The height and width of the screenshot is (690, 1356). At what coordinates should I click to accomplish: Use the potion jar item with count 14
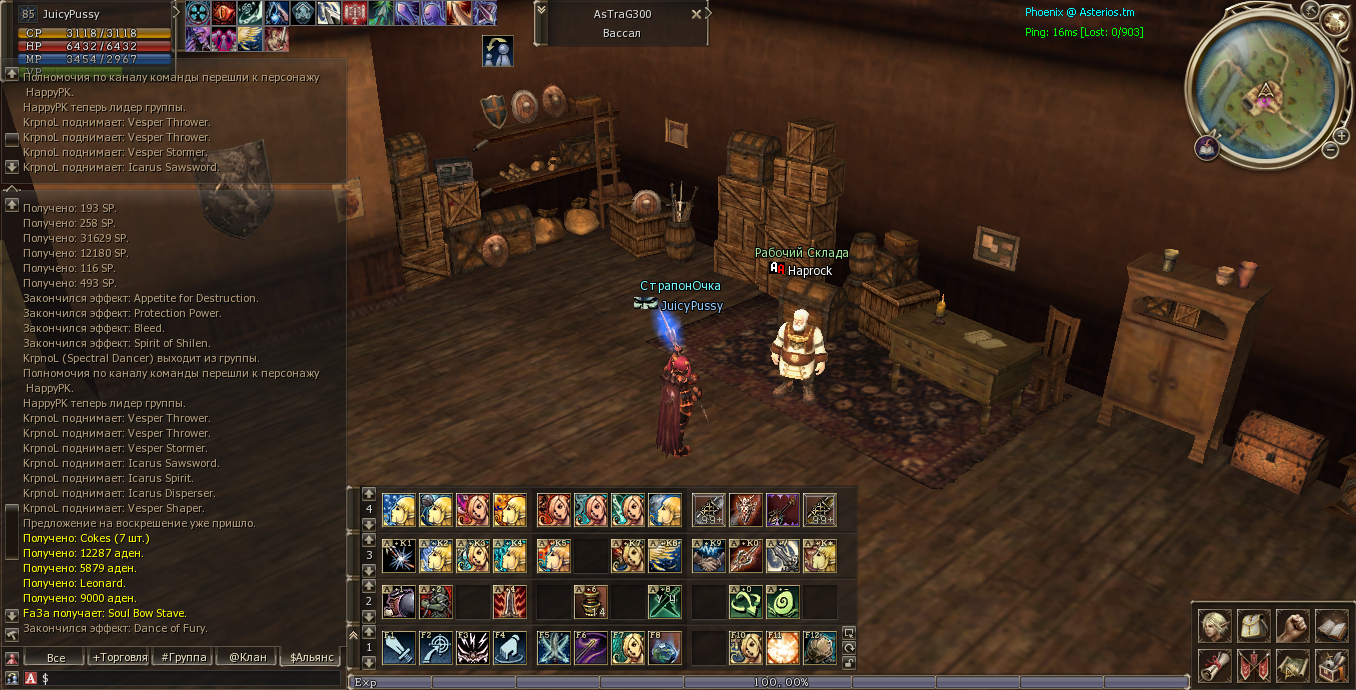click(590, 602)
